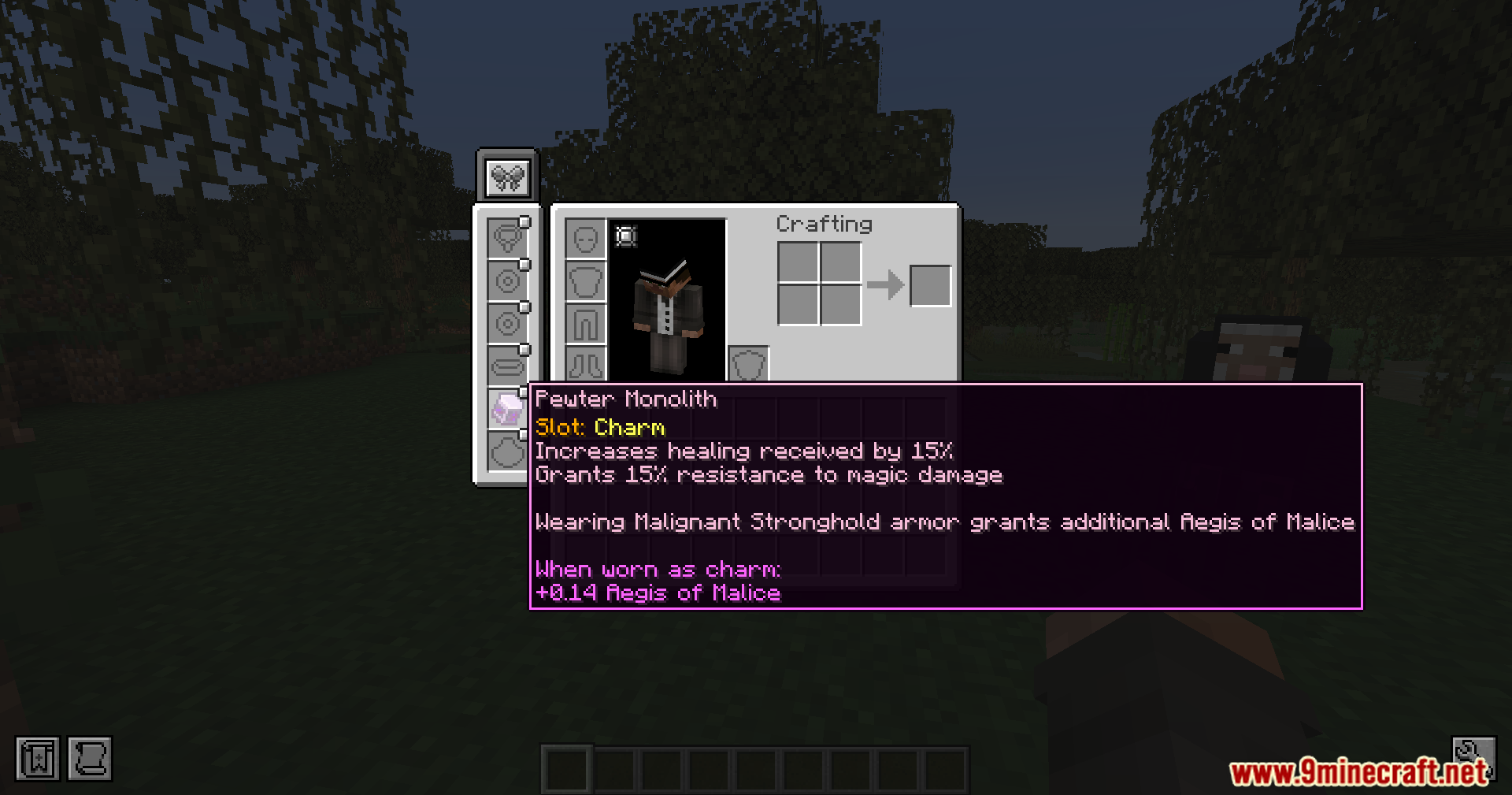Screen dimensions: 1512x795
Task: Select the Pewter Monolith charm slot
Action: click(506, 409)
